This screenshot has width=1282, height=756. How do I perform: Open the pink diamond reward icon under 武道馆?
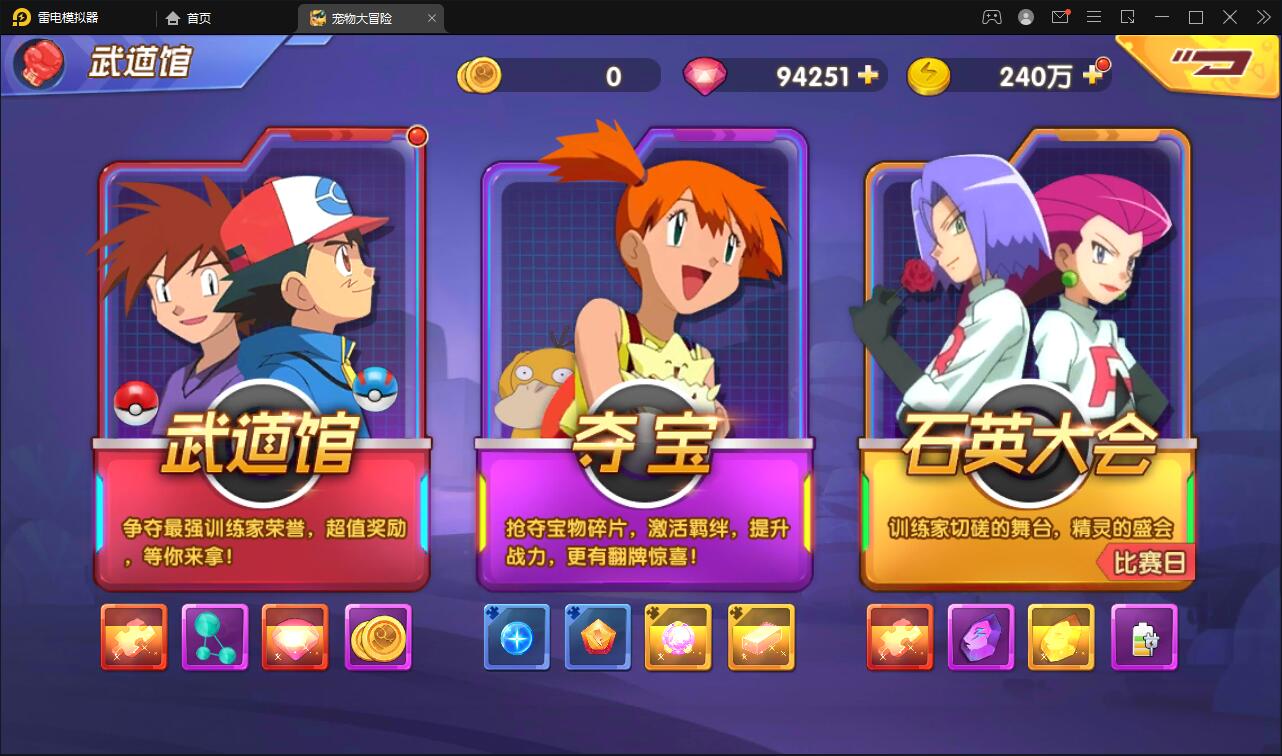coord(295,637)
